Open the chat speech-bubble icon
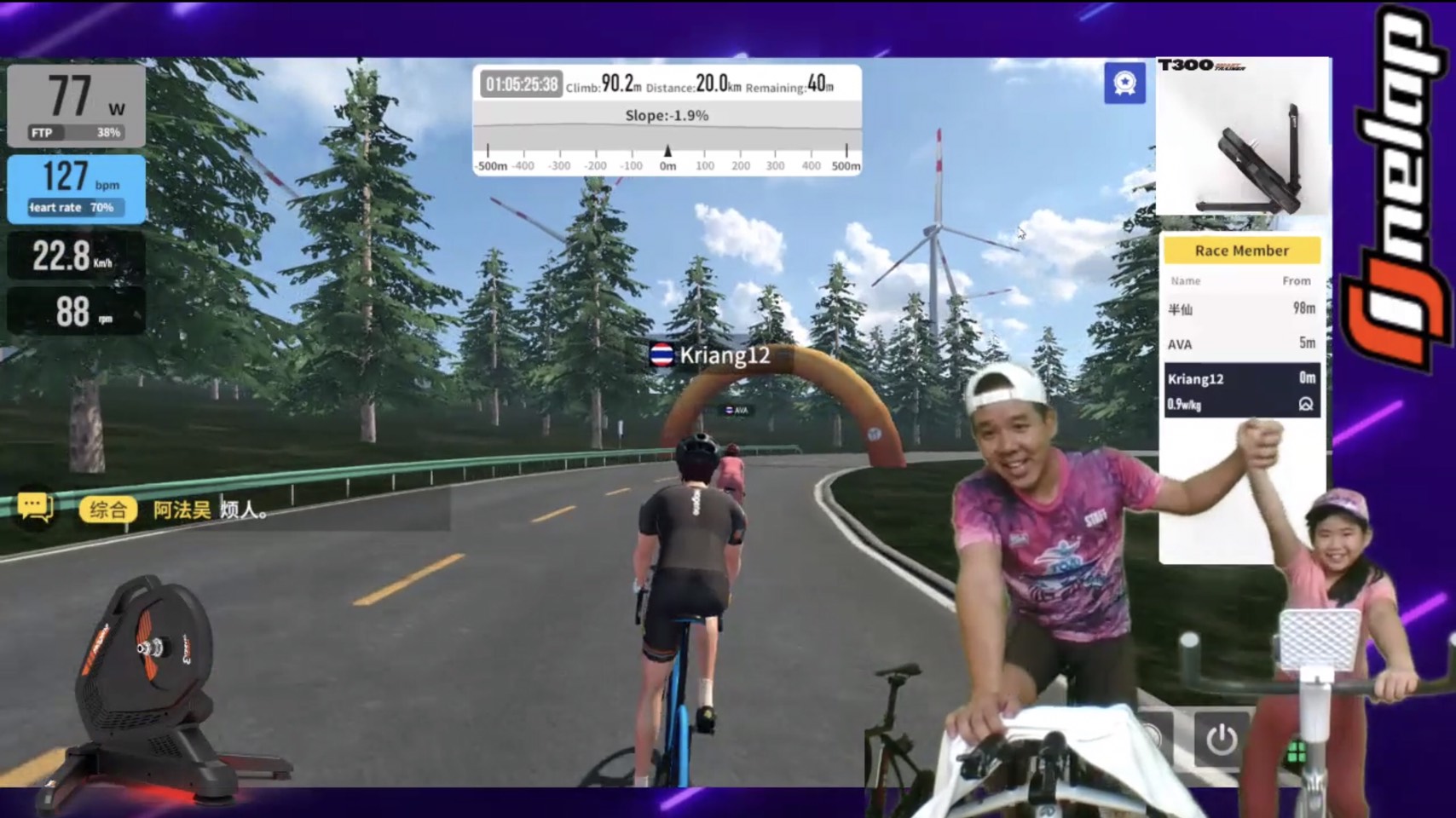 click(35, 508)
